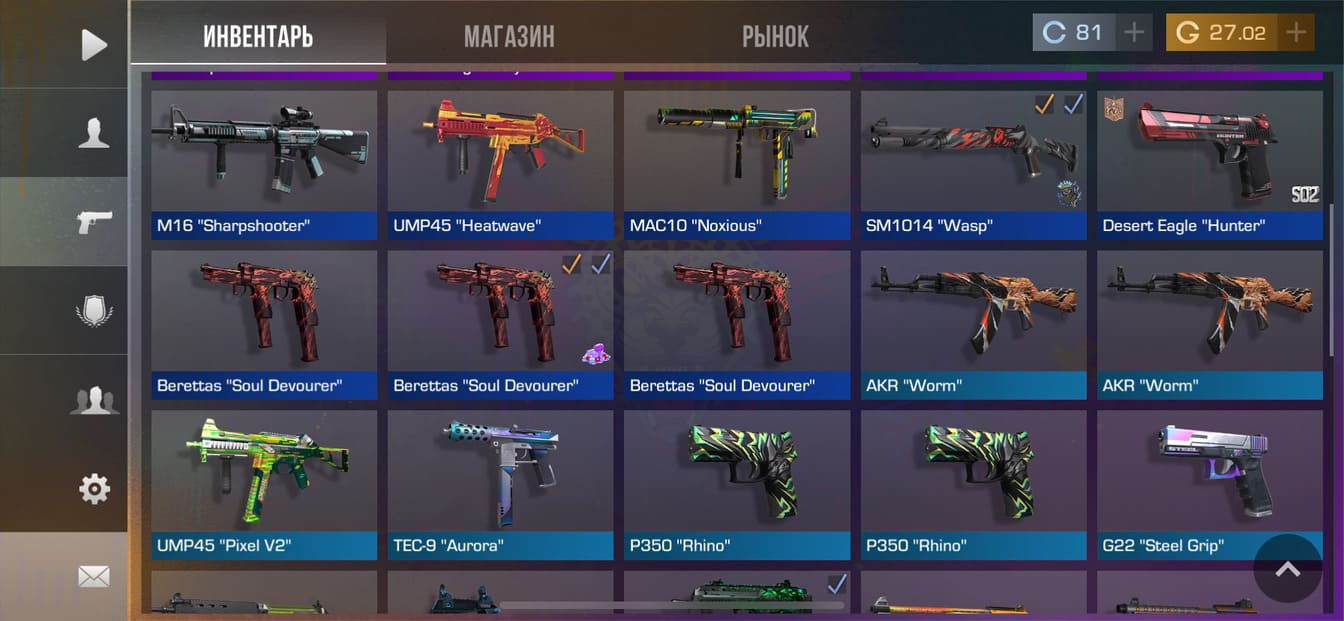
Task: Select the M16 "Sharpshooter" skin
Action: 264,165
